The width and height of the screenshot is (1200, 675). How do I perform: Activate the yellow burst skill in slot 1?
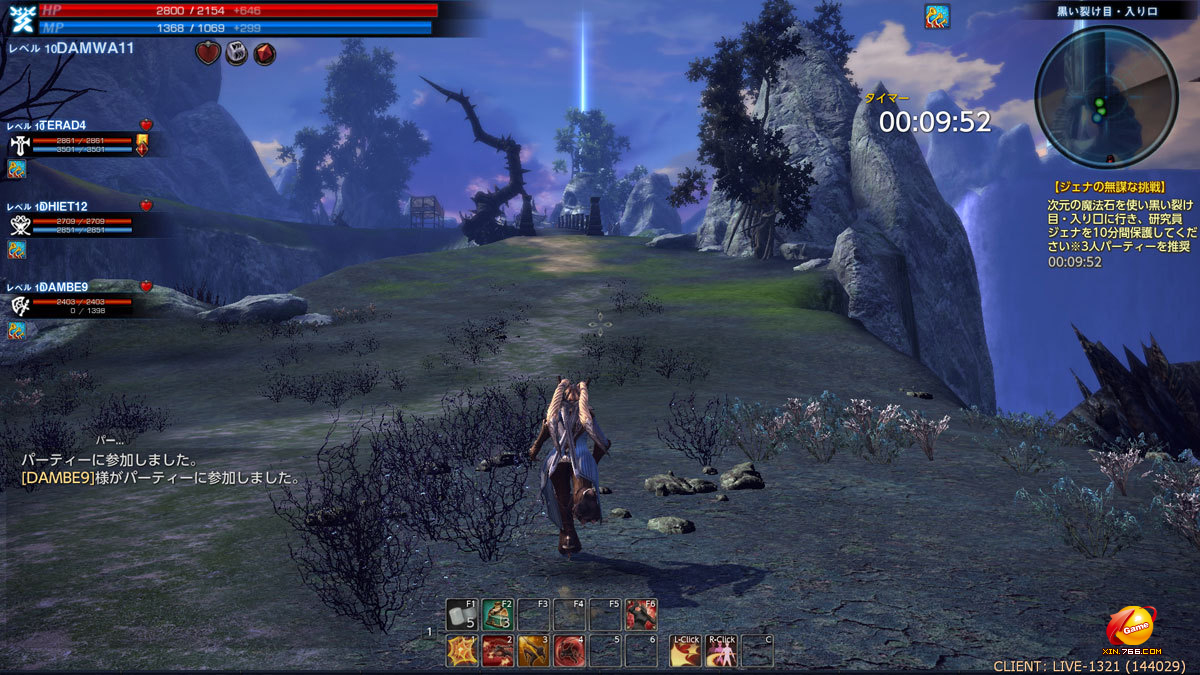click(461, 651)
